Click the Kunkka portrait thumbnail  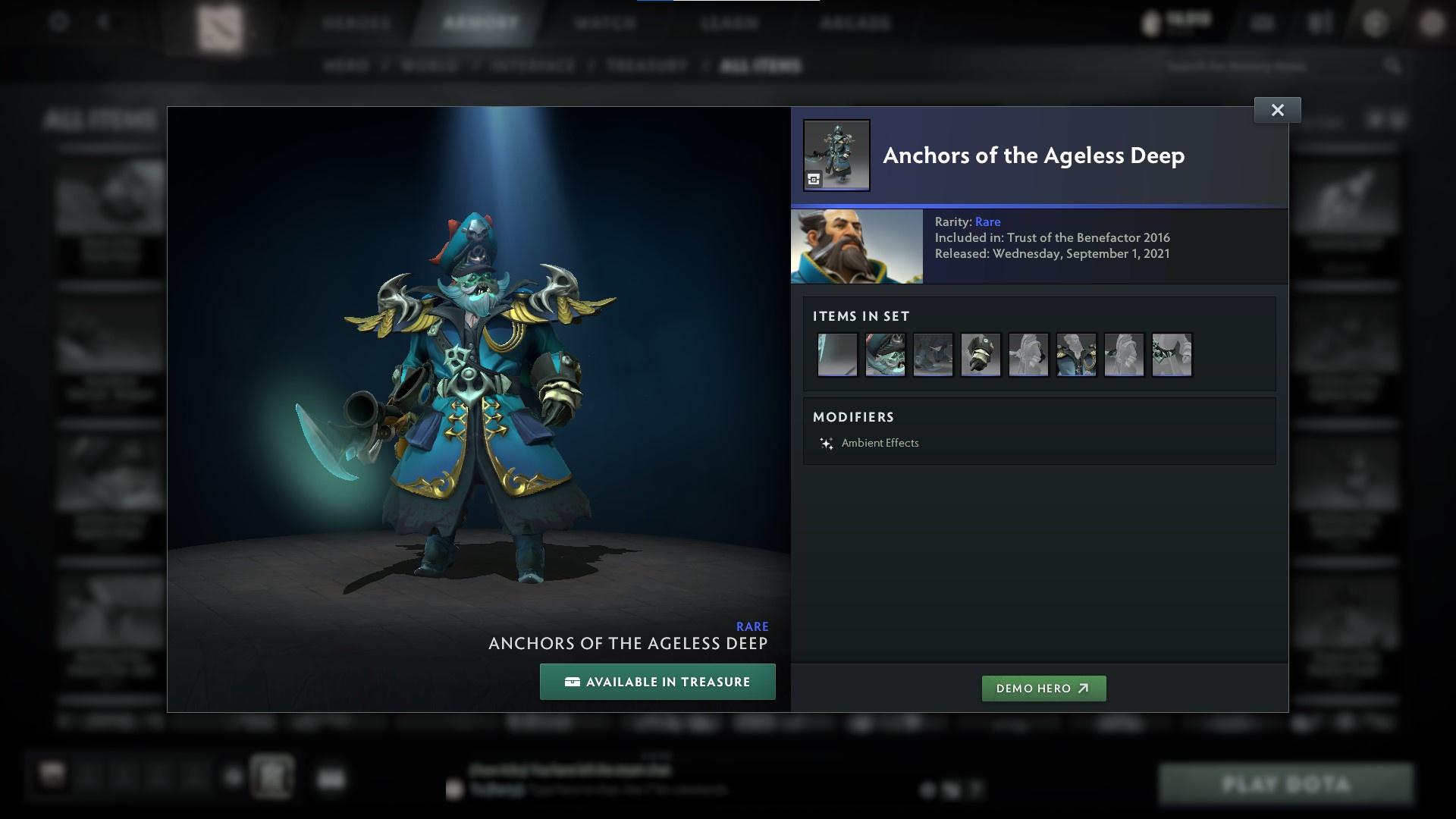856,246
